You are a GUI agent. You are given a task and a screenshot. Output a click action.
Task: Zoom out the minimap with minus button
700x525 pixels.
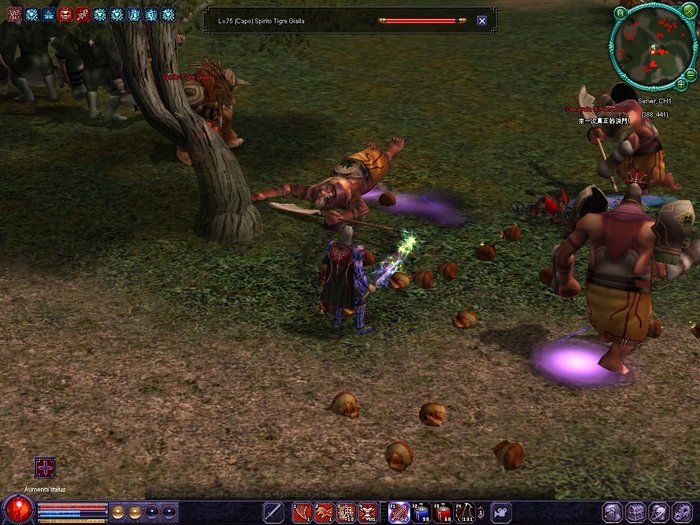[x=691, y=76]
